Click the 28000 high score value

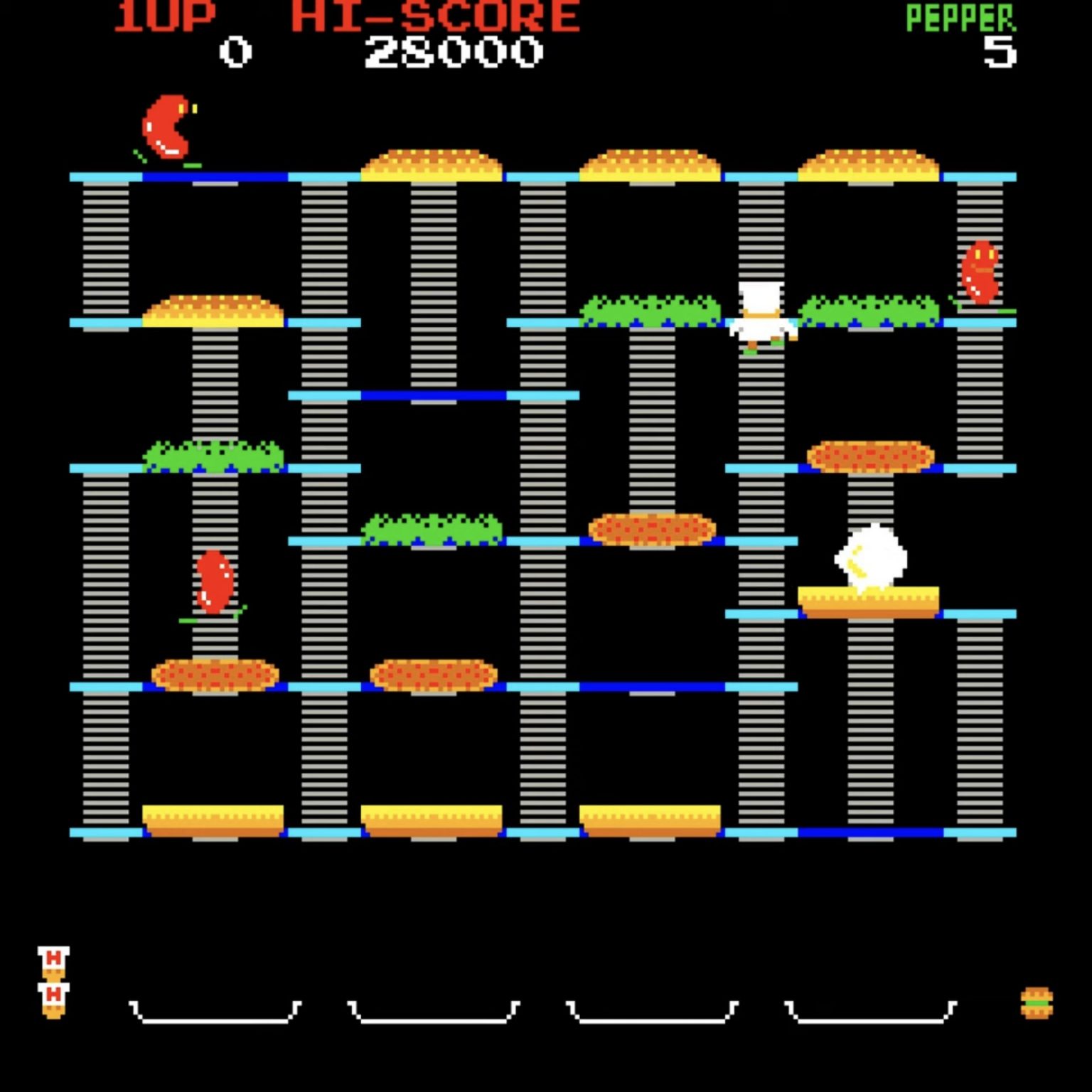(455, 50)
